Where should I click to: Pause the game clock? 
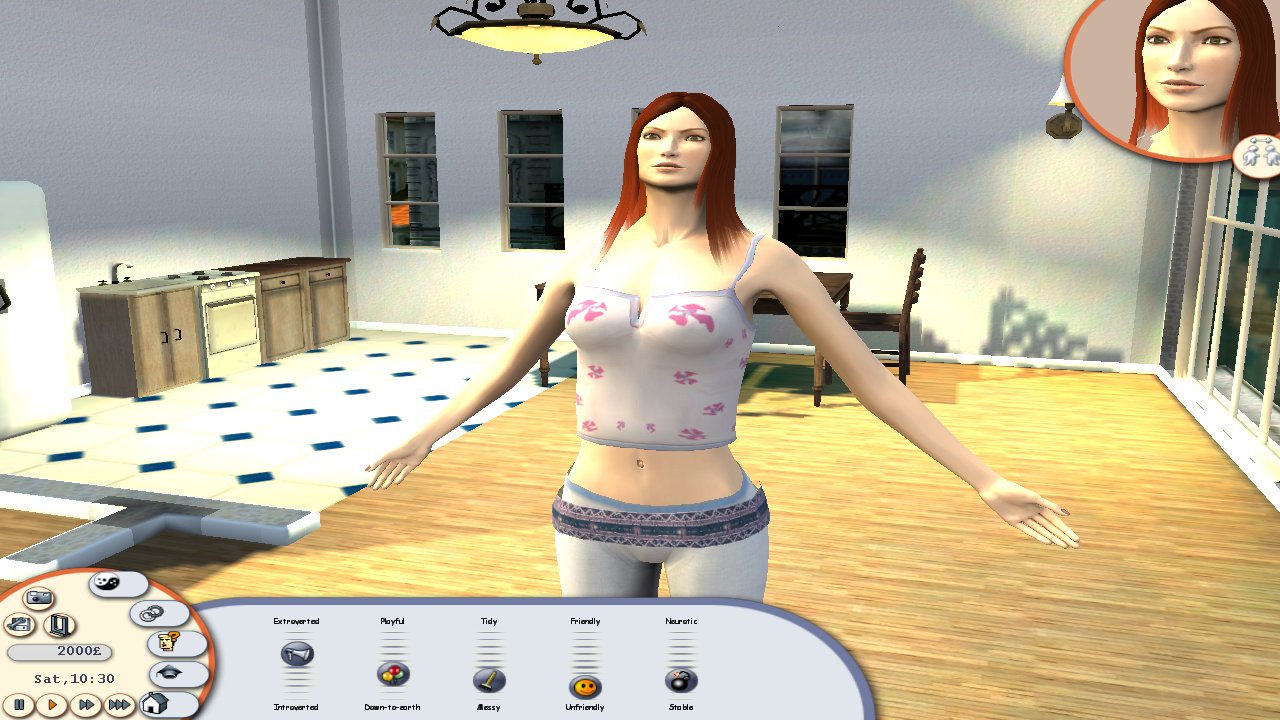(19, 704)
